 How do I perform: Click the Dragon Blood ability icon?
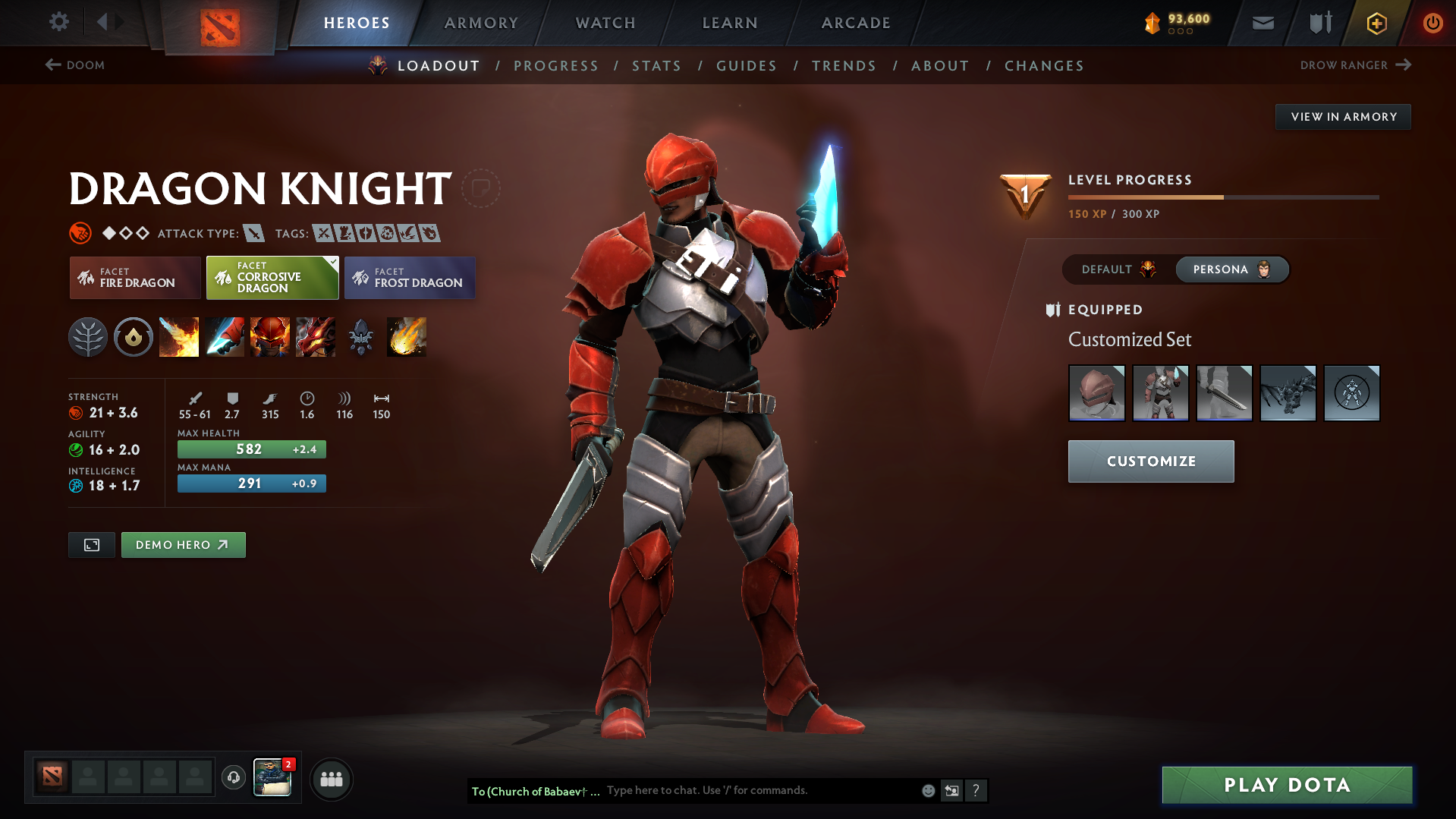tap(270, 337)
